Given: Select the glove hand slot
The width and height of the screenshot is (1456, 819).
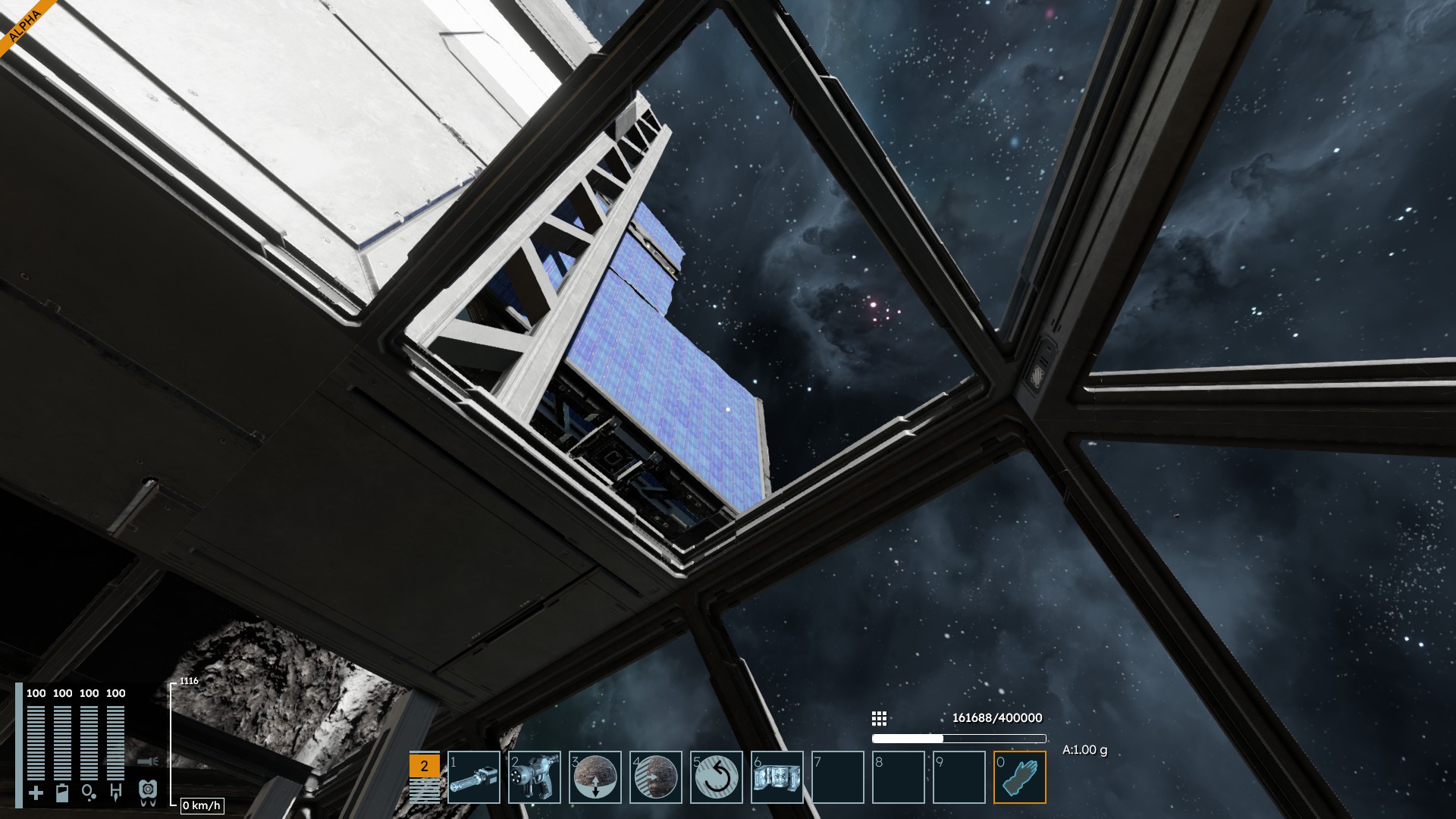Looking at the screenshot, I should pos(1020,777).
